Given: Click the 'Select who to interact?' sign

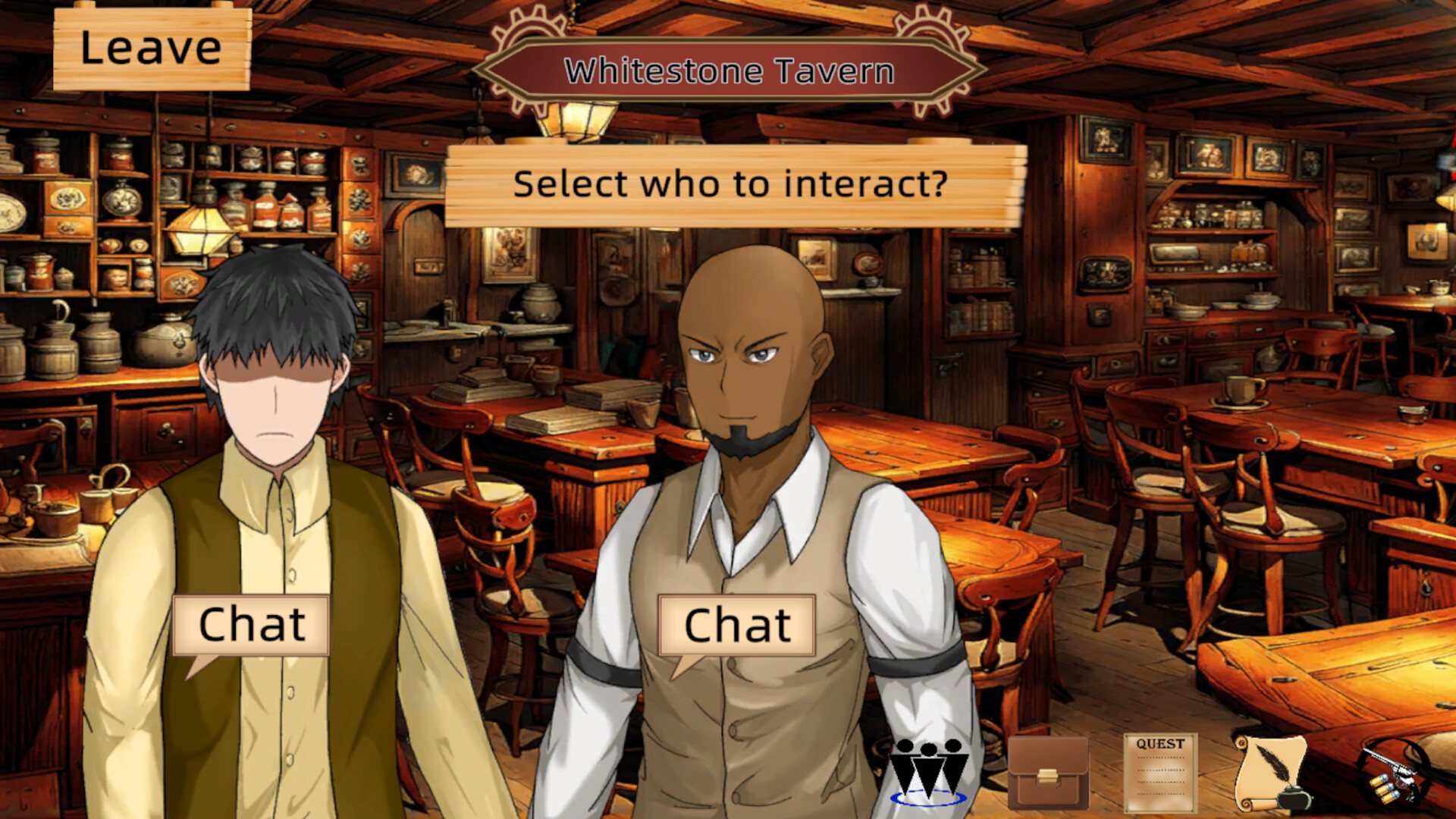Looking at the screenshot, I should pyautogui.click(x=730, y=184).
